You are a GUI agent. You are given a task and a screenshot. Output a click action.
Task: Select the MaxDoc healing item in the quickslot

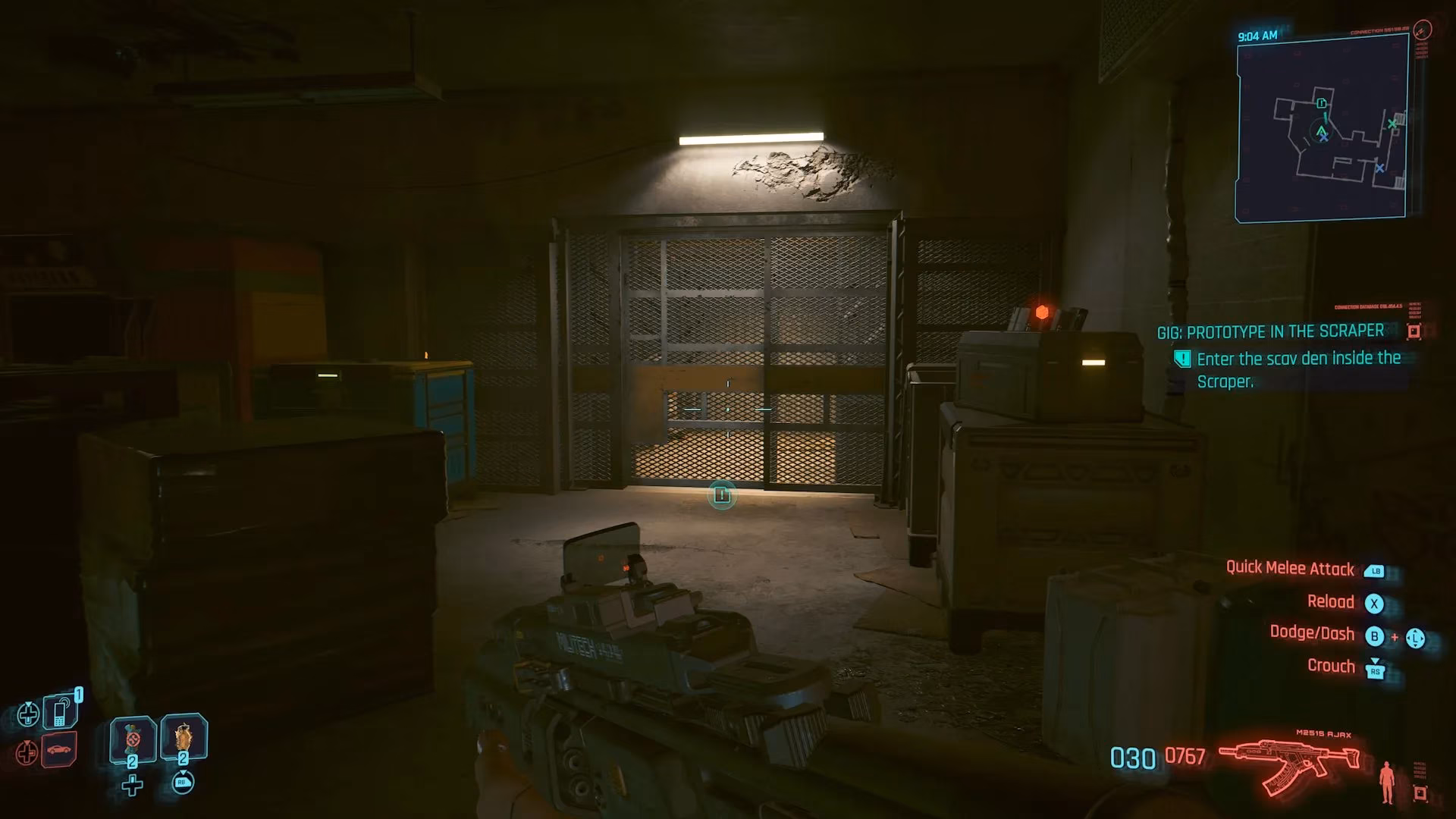[132, 739]
